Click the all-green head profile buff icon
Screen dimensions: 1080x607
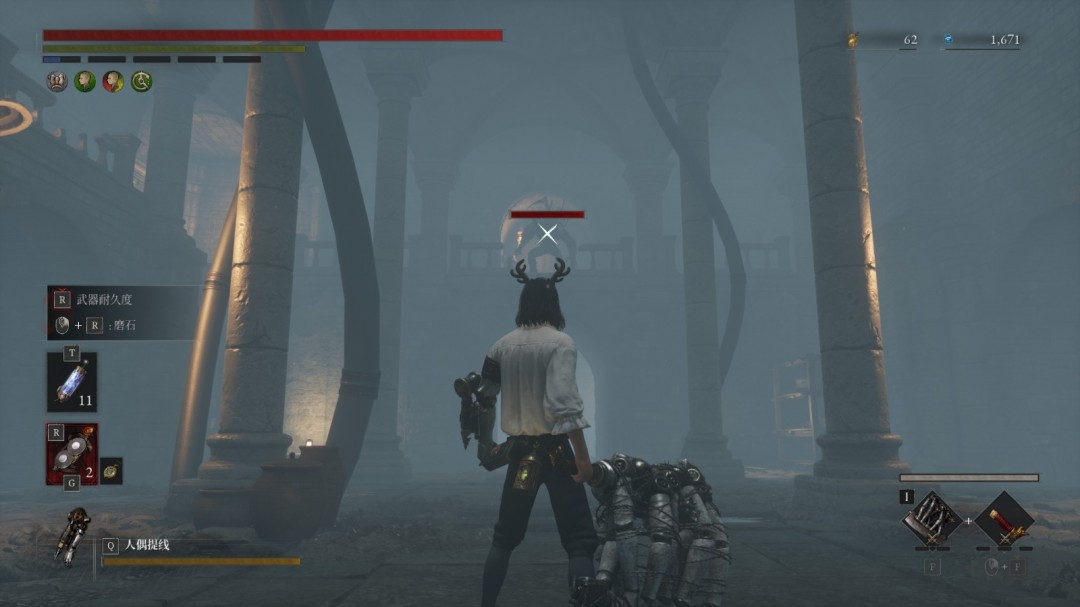click(x=85, y=82)
